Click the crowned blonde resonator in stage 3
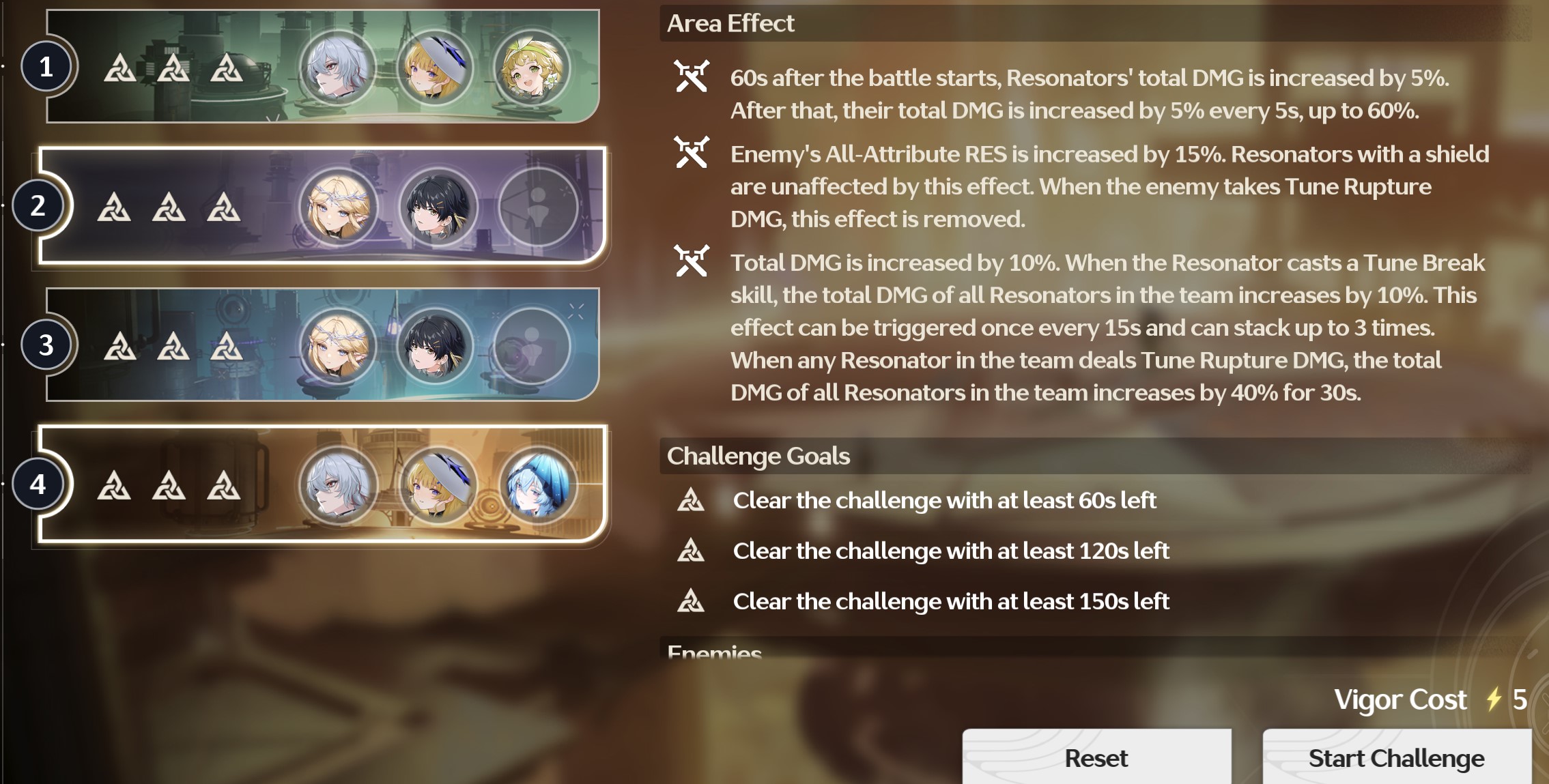The width and height of the screenshot is (1549, 784). click(337, 346)
